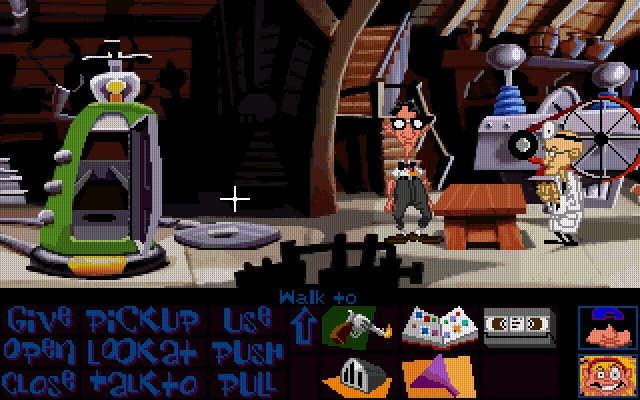Select the Close verb
This screenshot has width=640, height=400.
coord(39,381)
